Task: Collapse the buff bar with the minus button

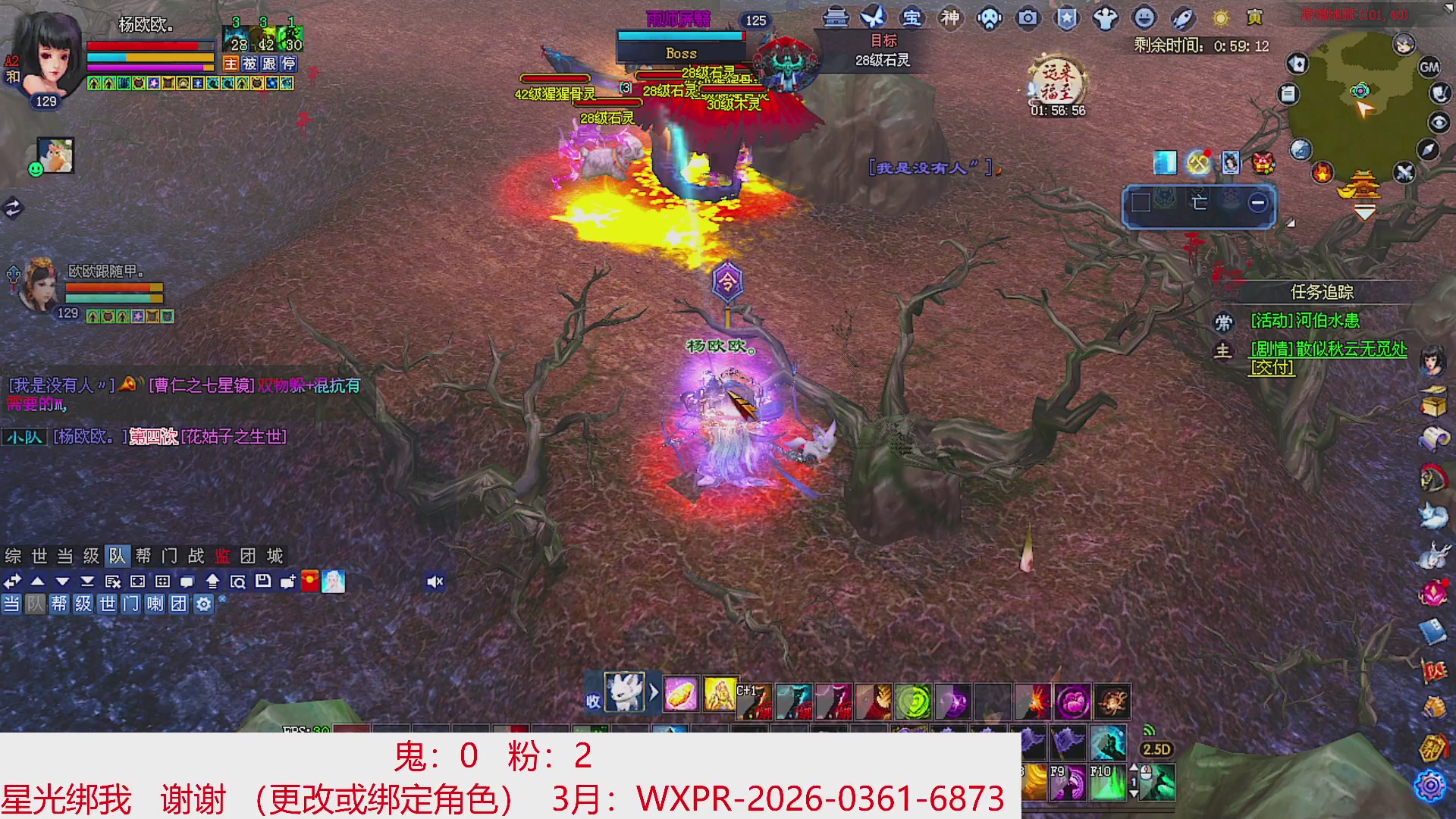Action: pyautogui.click(x=1257, y=201)
